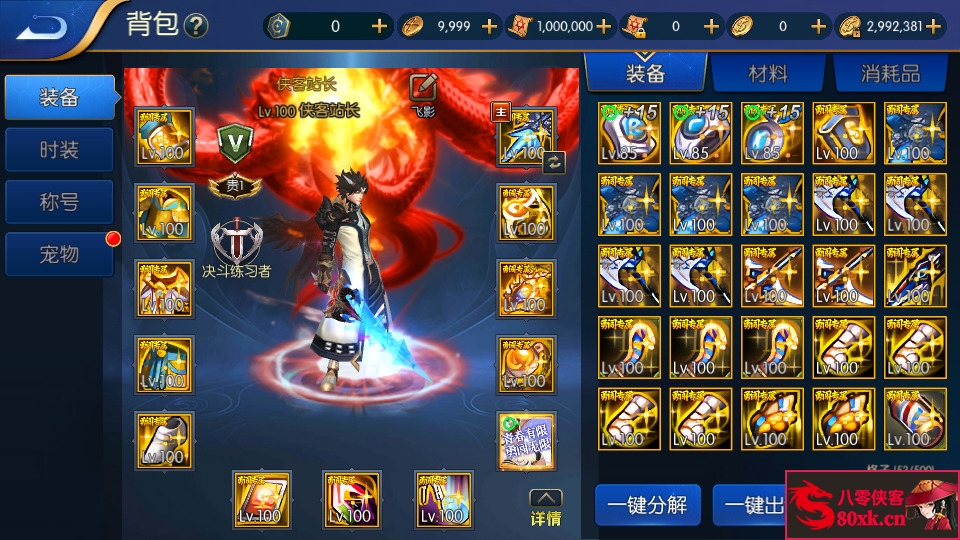Open the backpack help question mark
The height and width of the screenshot is (540, 960).
(x=196, y=26)
